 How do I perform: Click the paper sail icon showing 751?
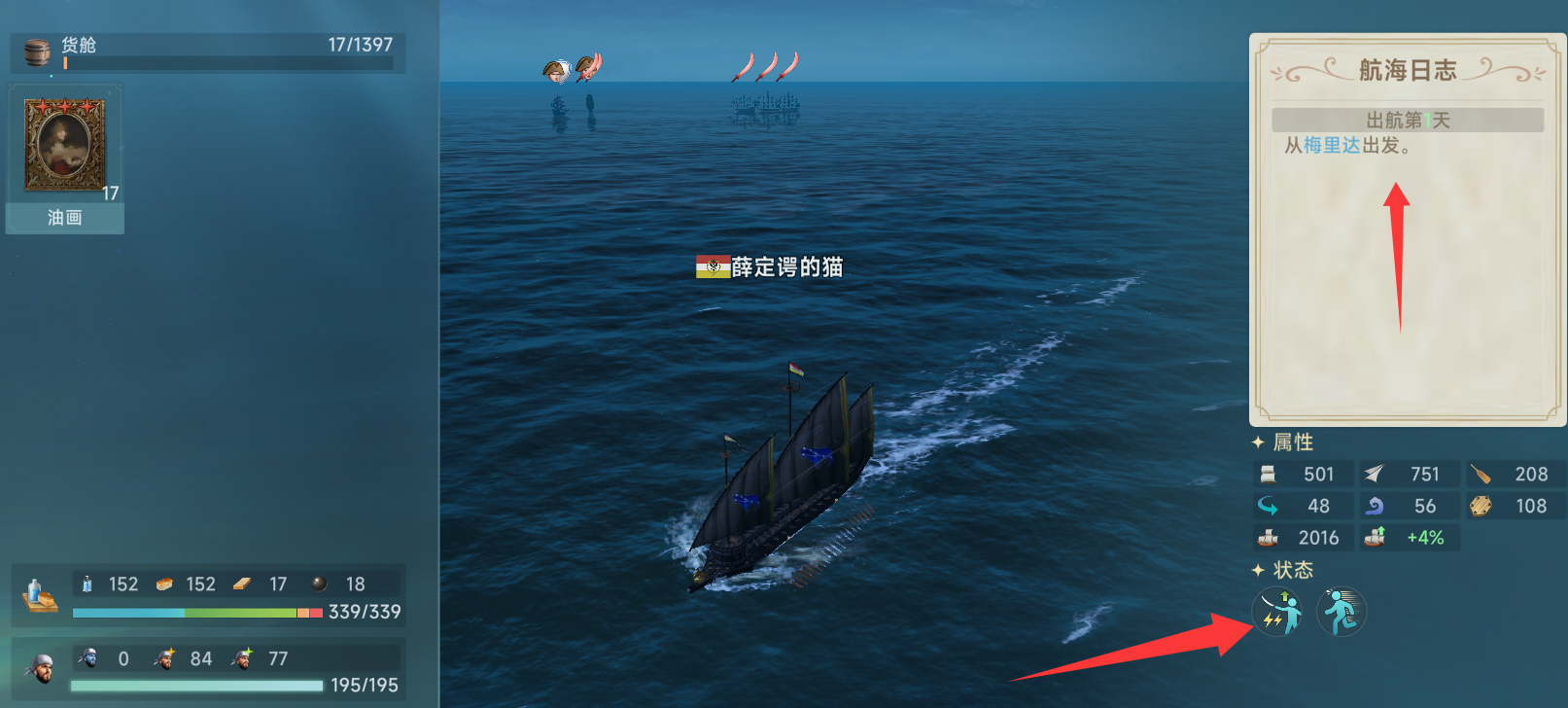coord(1374,474)
